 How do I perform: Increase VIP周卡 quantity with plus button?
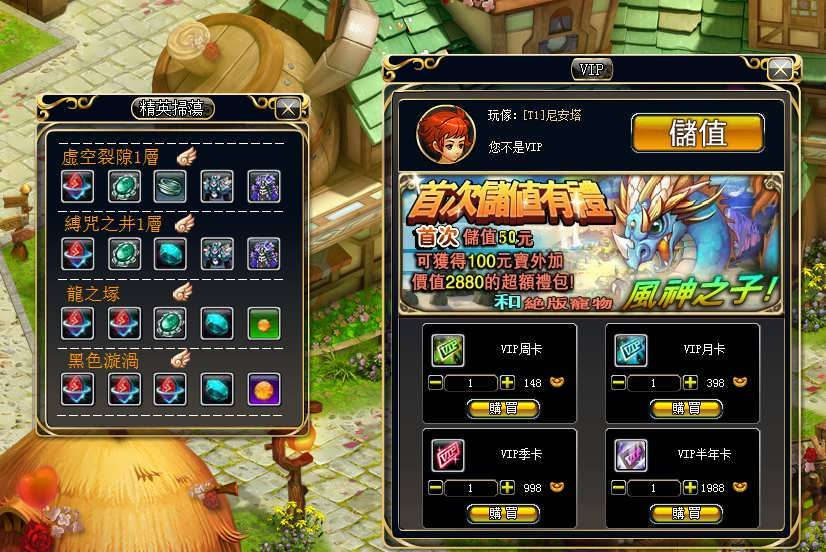click(508, 383)
